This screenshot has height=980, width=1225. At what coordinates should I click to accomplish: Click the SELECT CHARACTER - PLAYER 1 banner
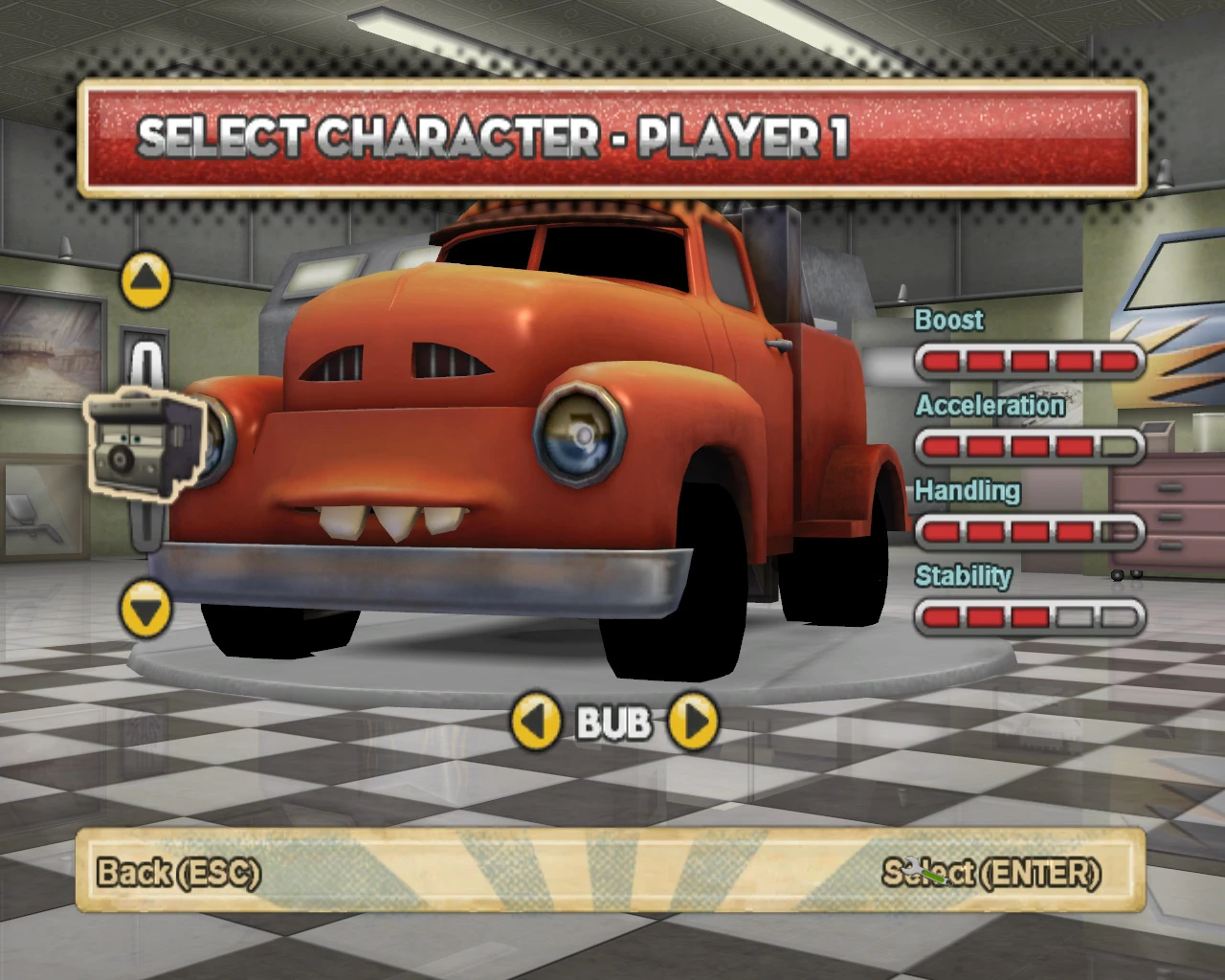pyautogui.click(x=612, y=139)
